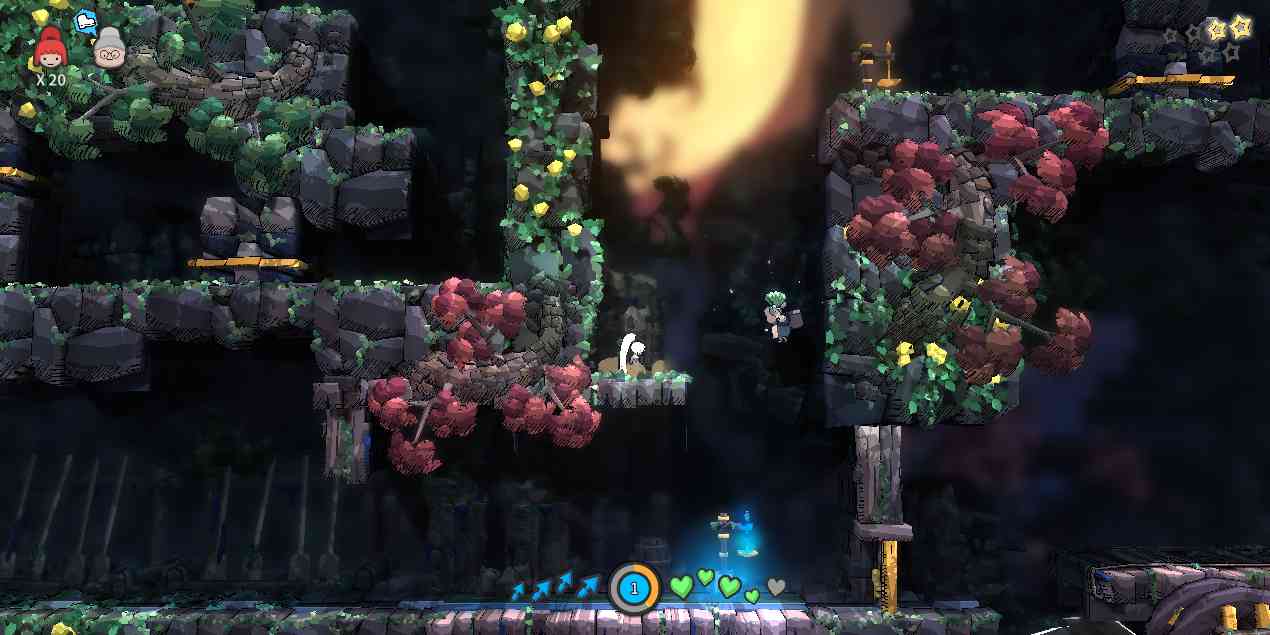1270x635 pixels.
Task: Select the grey-haired grandma character portrait
Action: tap(109, 48)
